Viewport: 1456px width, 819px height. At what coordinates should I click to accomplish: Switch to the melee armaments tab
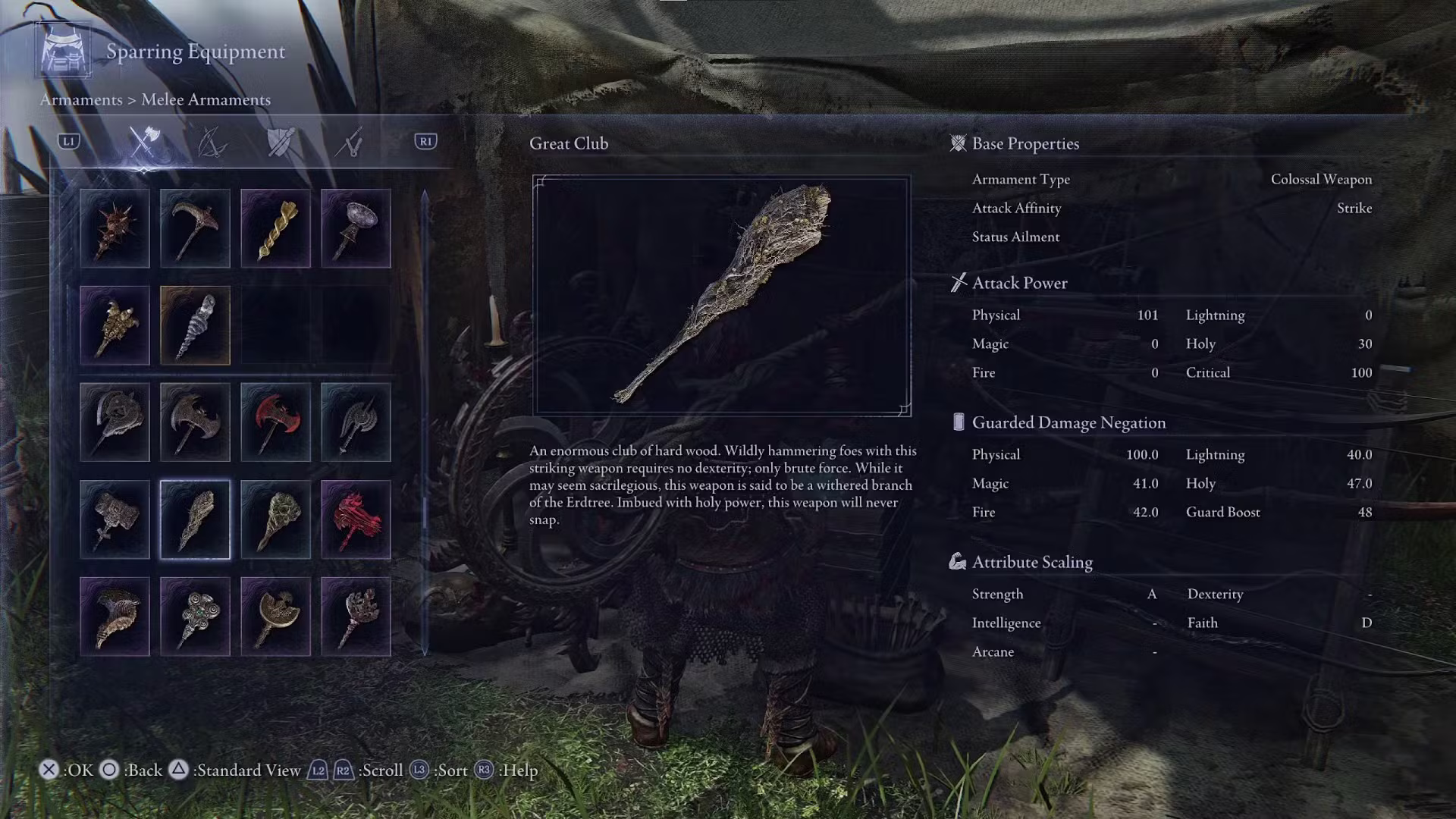(144, 142)
